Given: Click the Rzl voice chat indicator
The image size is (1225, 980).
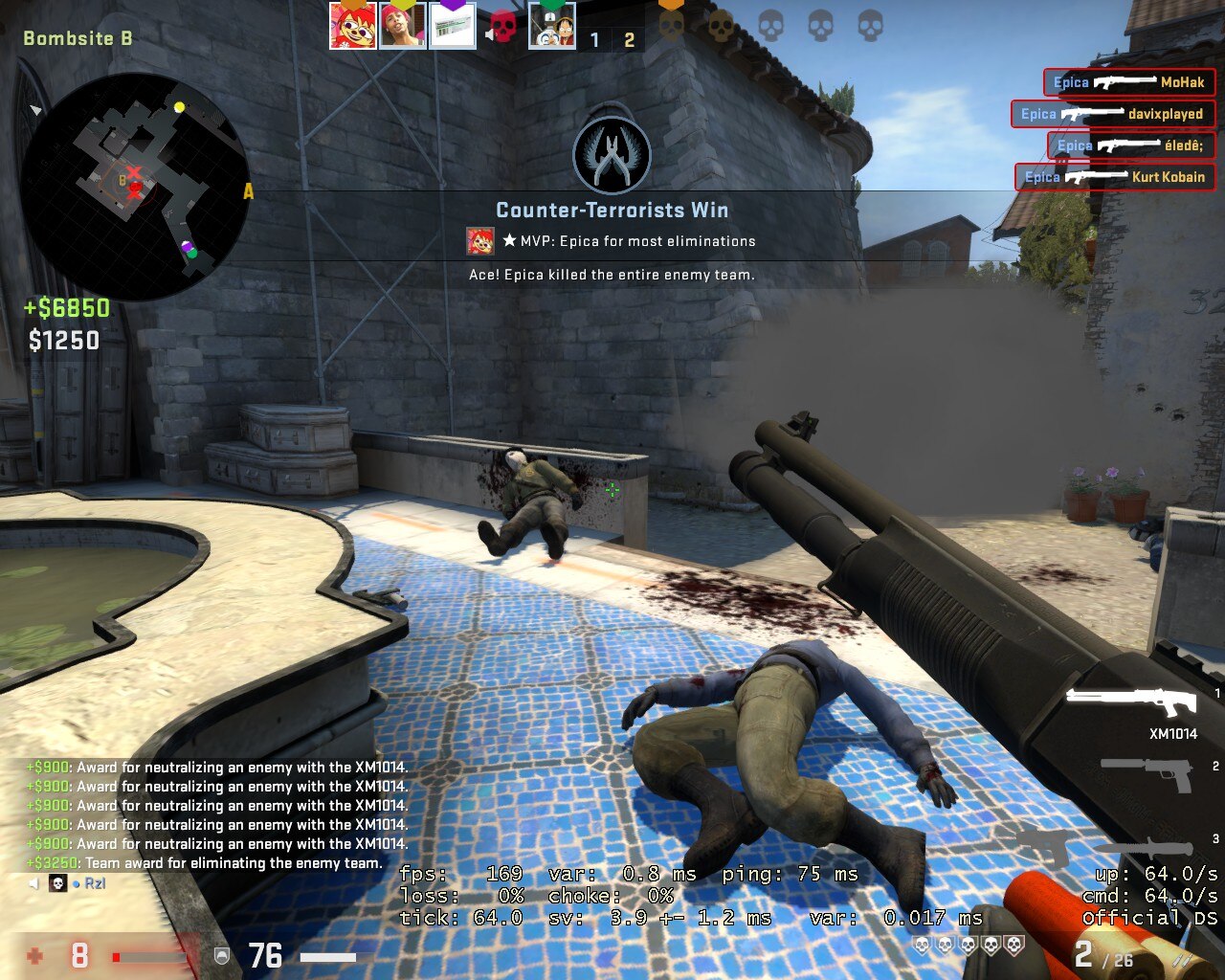Looking at the screenshot, I should 95,883.
